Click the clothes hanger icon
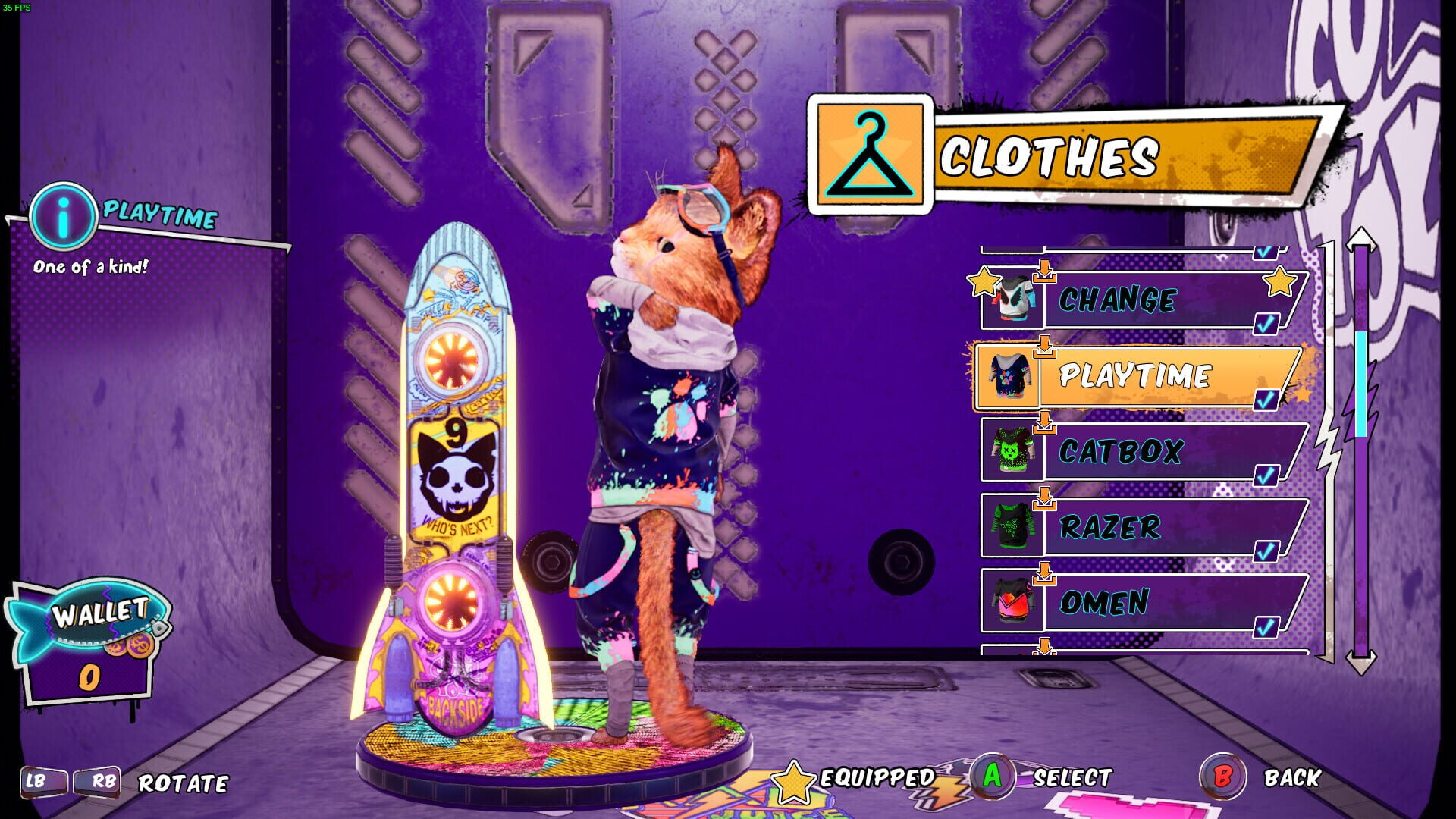 871,152
